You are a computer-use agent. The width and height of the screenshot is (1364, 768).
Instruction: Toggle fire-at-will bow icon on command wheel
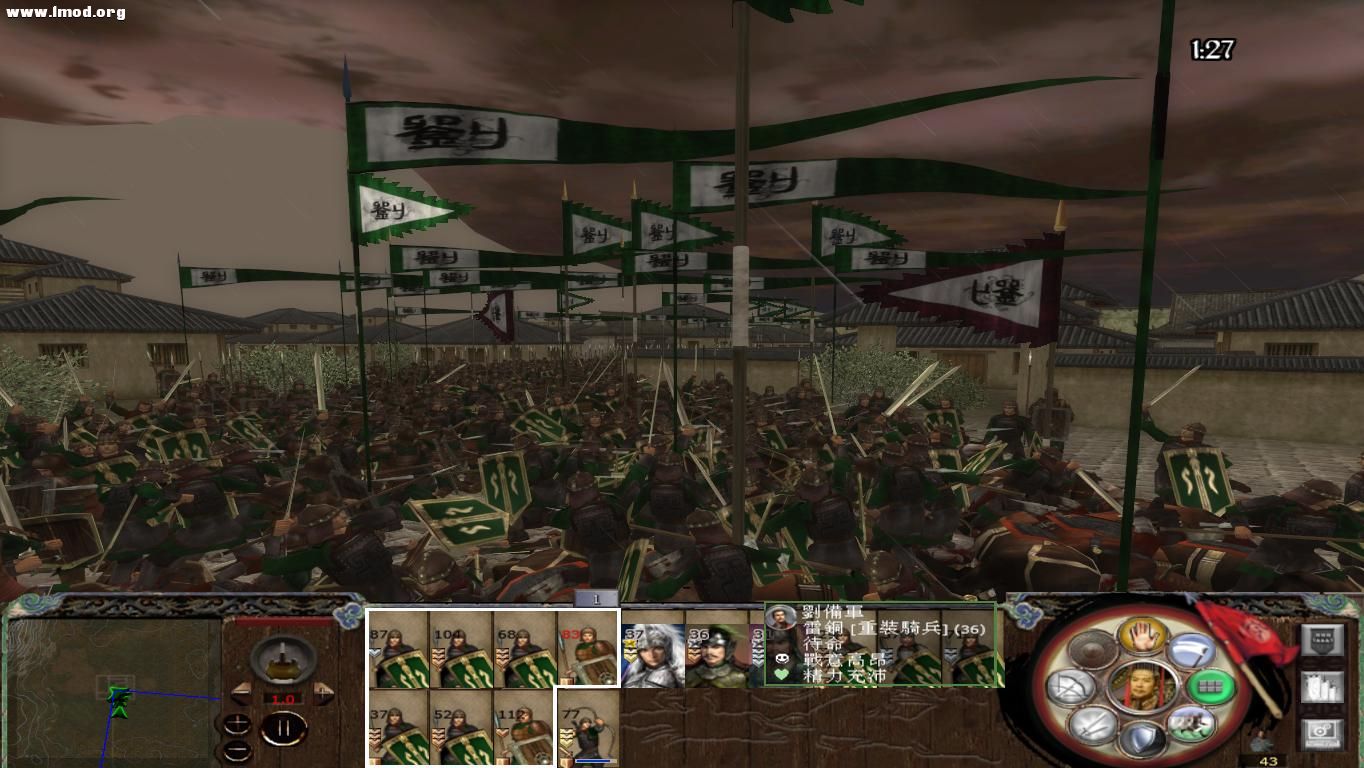click(1070, 686)
